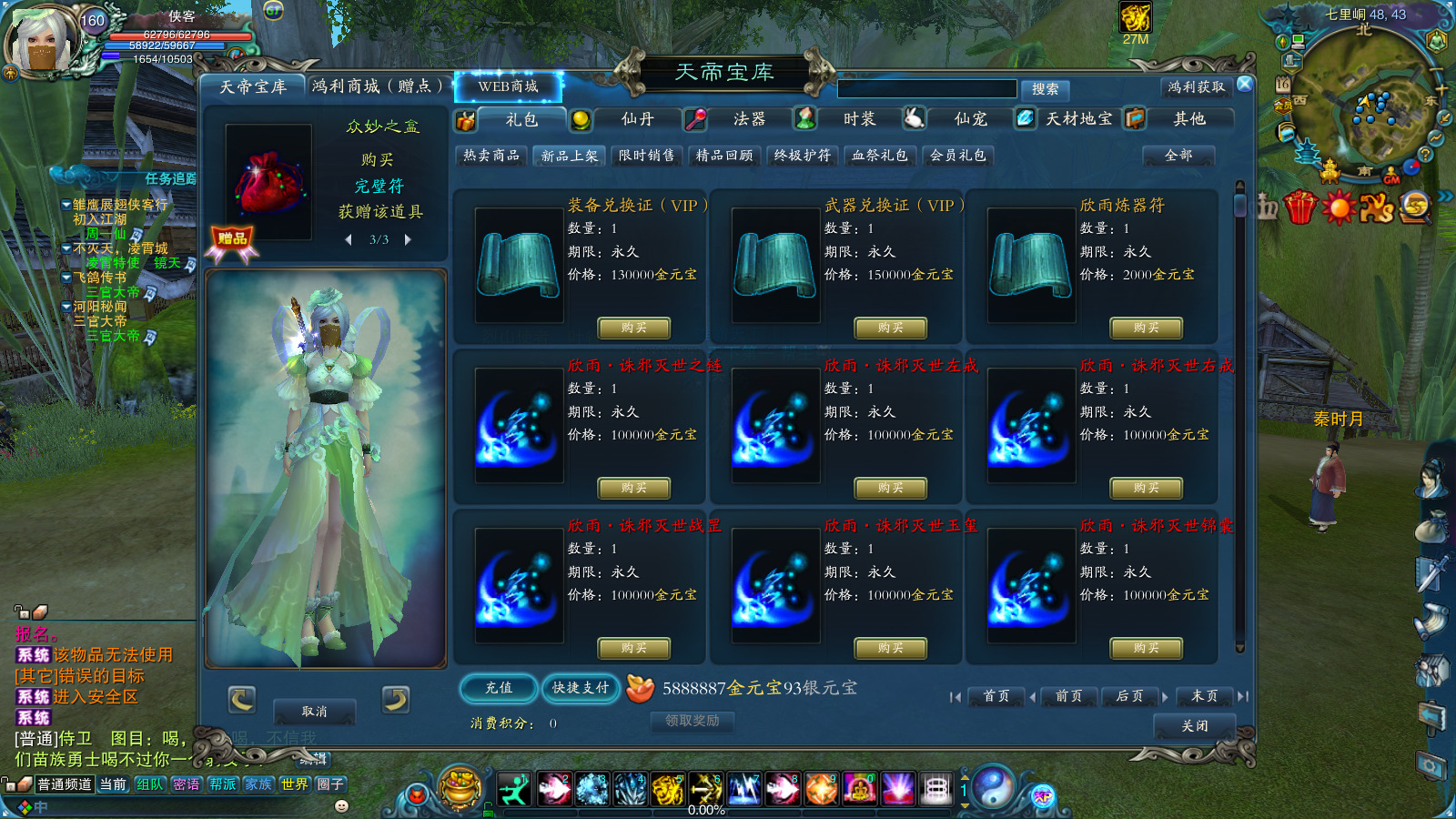Select the 仙宠 pet rabbit icon
Screen dimensions: 1456x819
(915, 119)
